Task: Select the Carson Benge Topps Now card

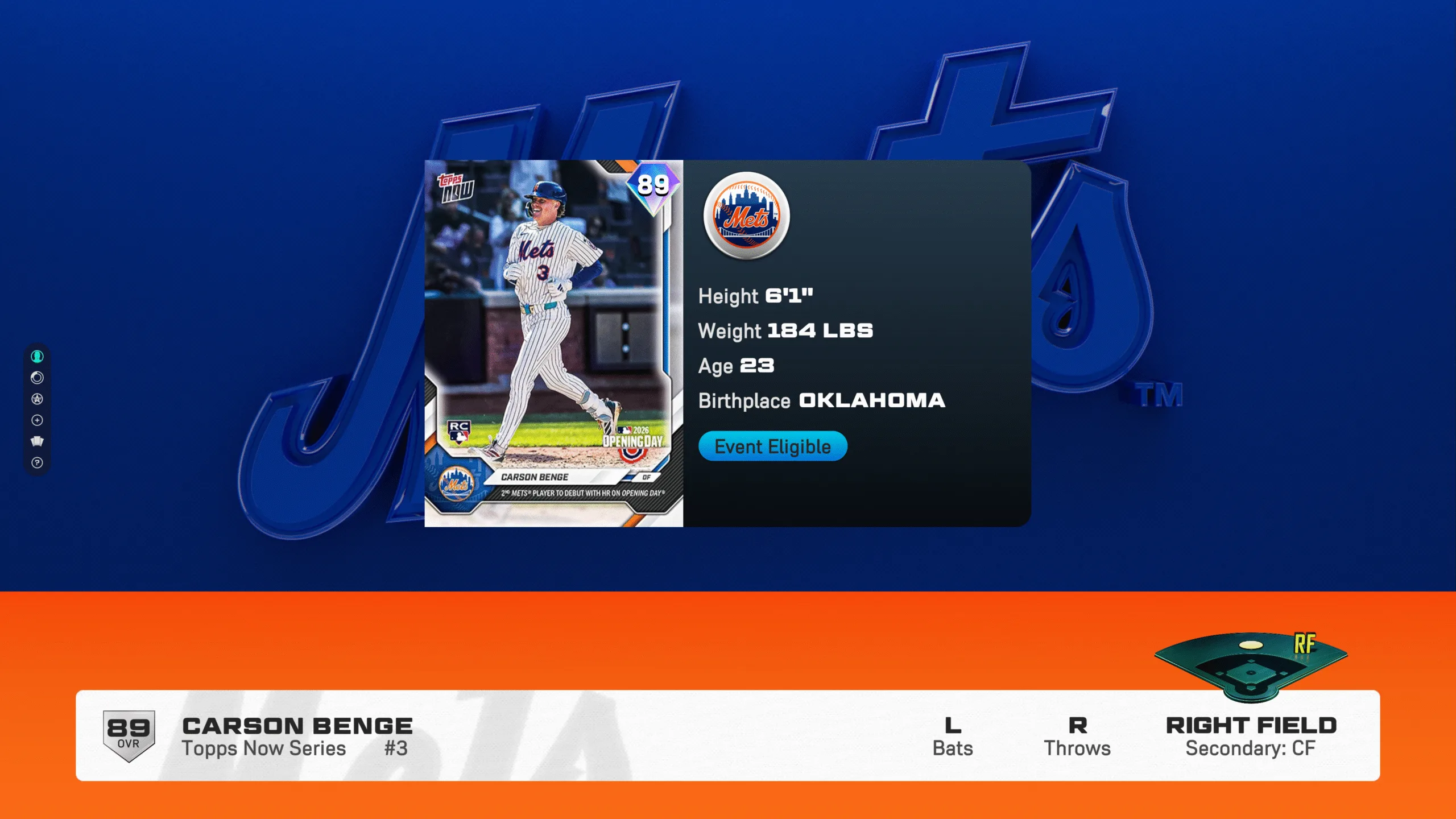Action: coord(553,344)
